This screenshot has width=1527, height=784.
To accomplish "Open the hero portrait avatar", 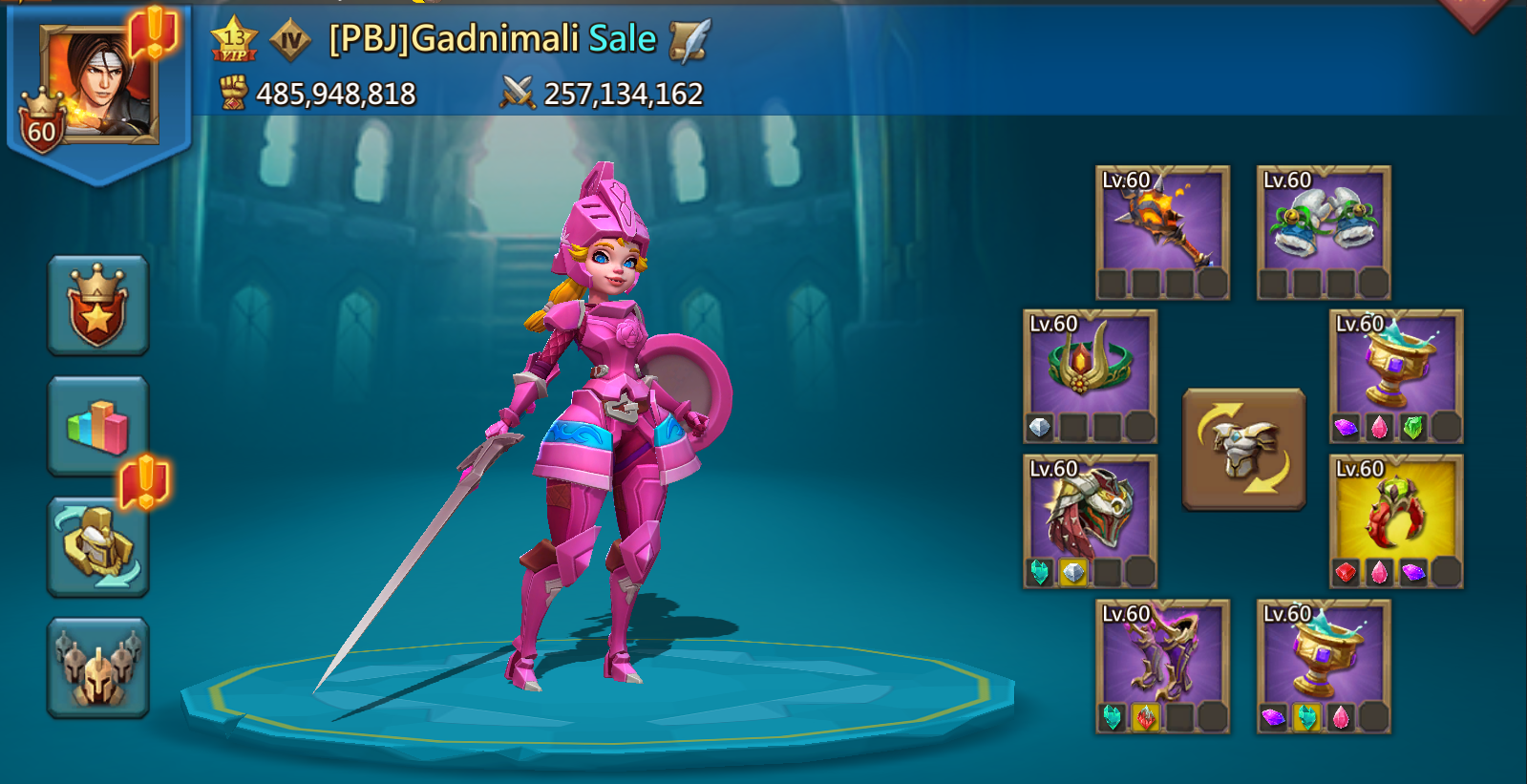I will tap(98, 86).
